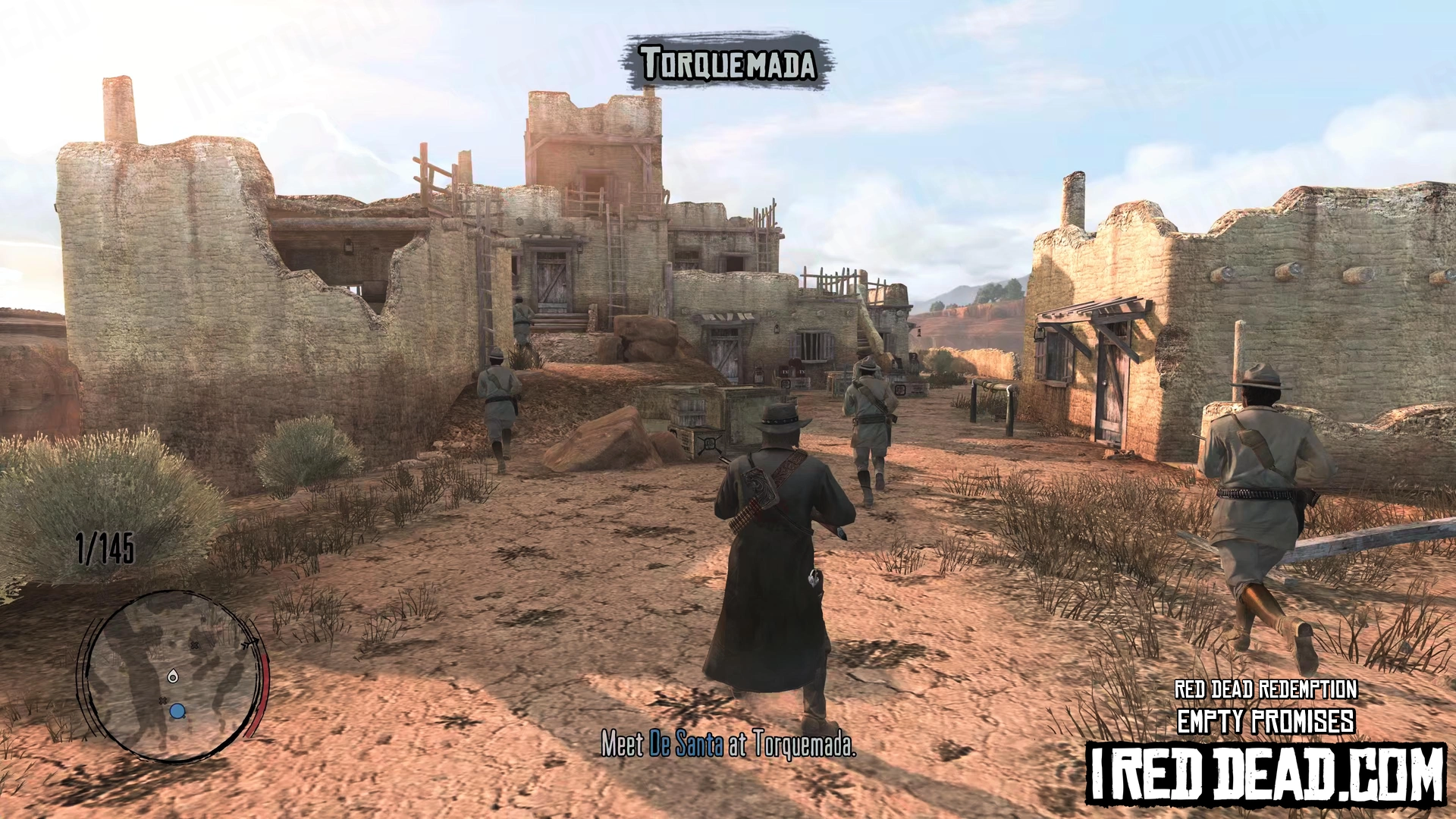Click the circular minimap
The width and height of the screenshot is (1456, 819).
[171, 675]
